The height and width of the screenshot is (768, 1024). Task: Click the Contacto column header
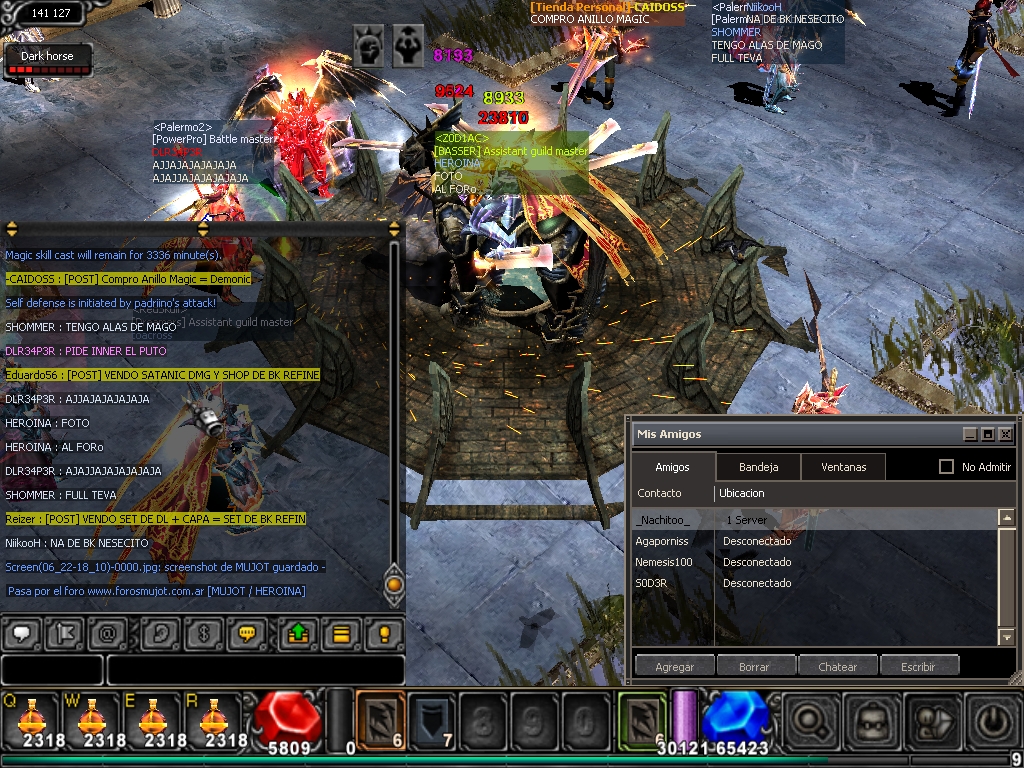[x=660, y=493]
